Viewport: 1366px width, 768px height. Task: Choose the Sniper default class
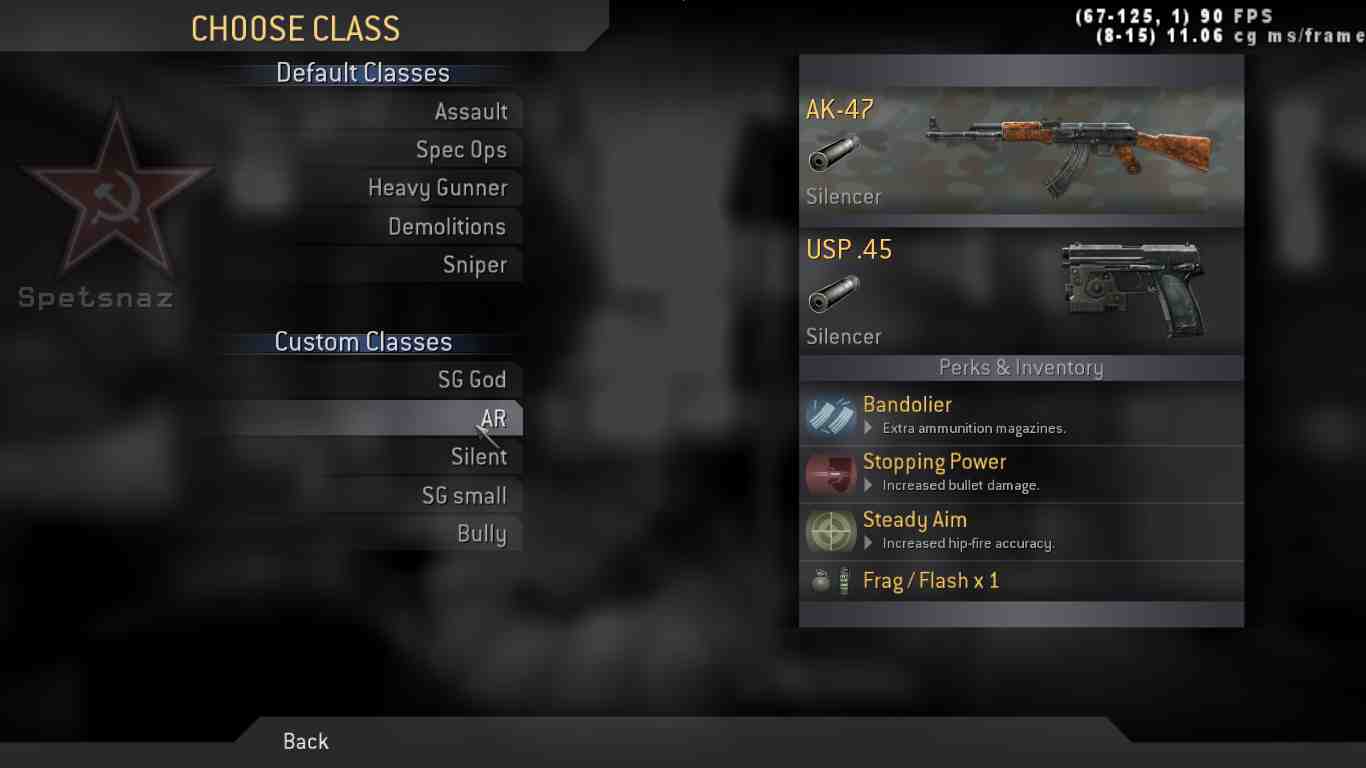(x=475, y=265)
